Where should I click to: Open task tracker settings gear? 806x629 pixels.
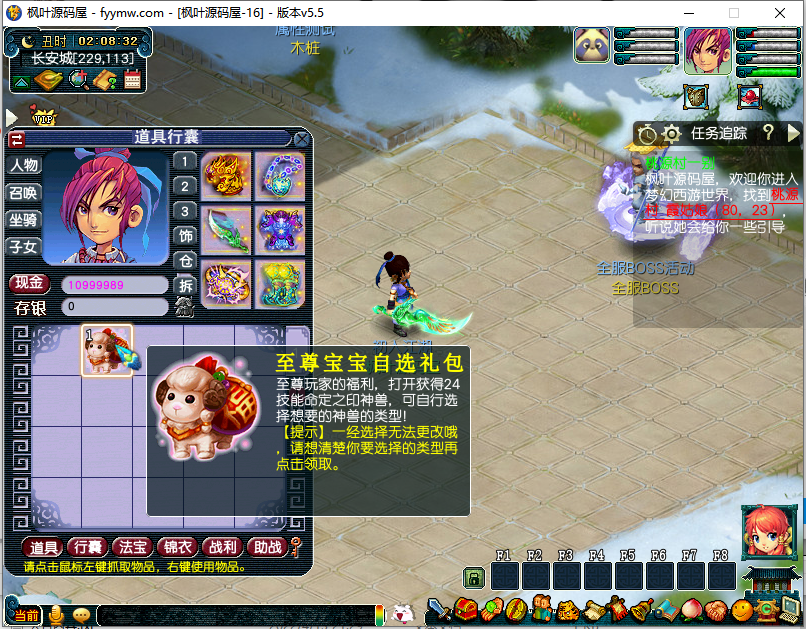[x=671, y=133]
